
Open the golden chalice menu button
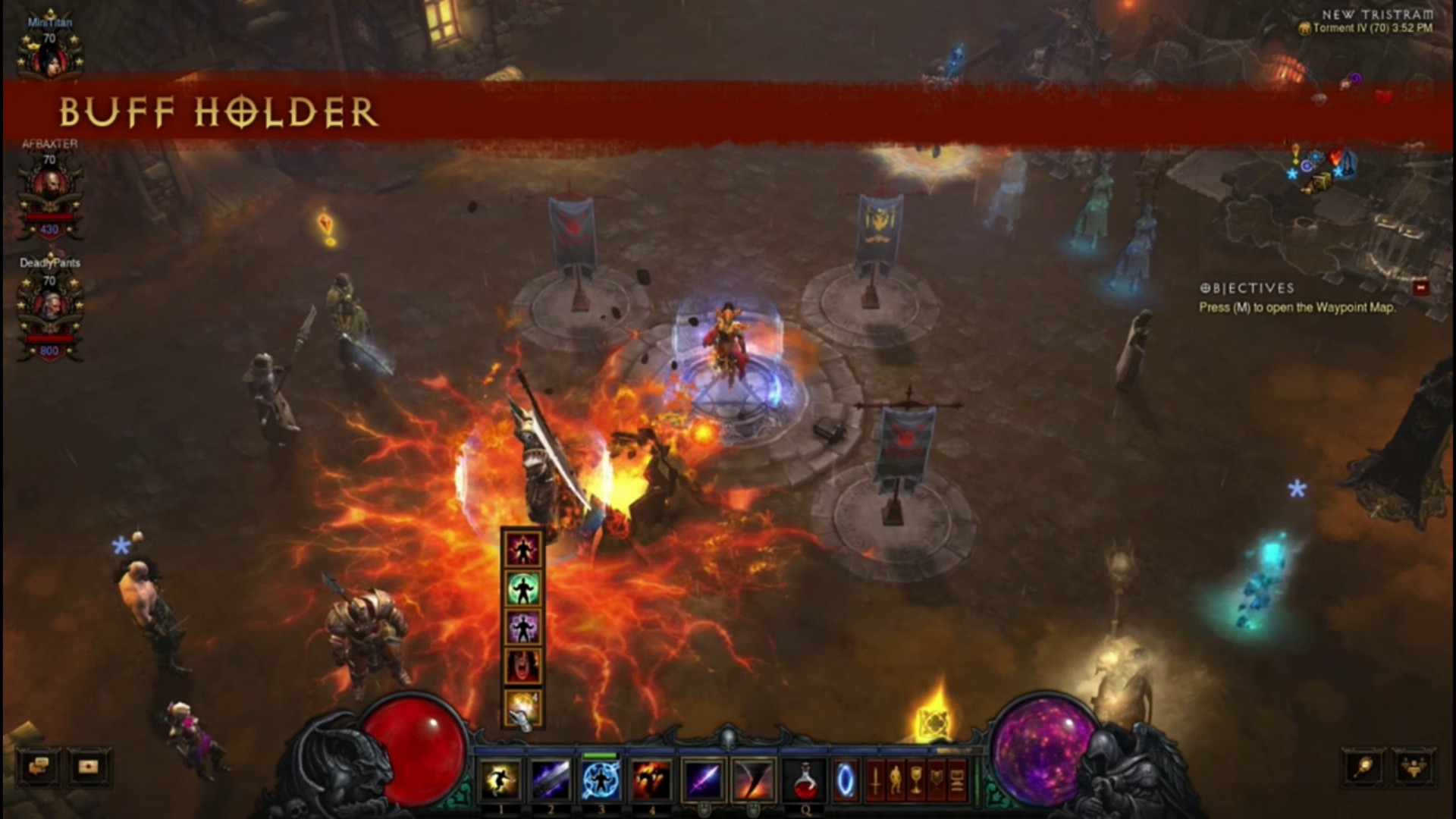tap(916, 780)
